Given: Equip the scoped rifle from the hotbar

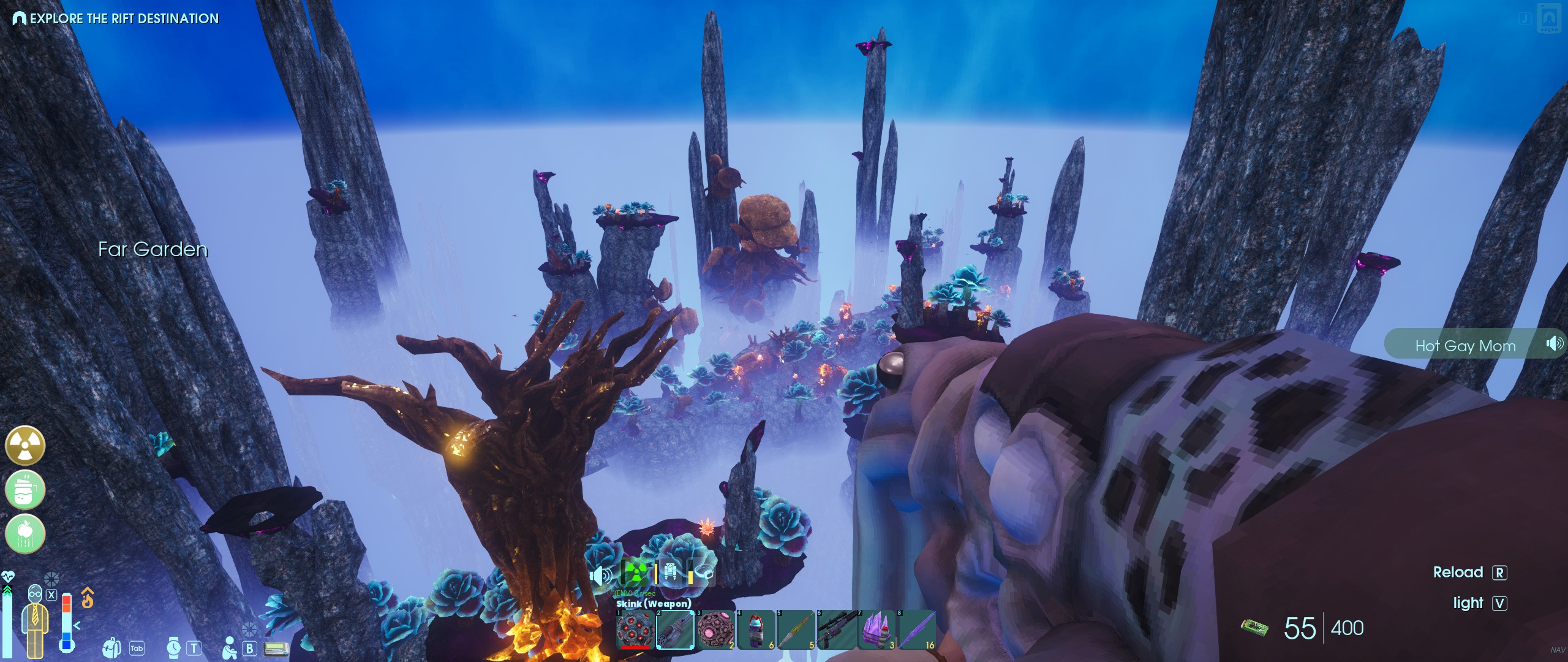Looking at the screenshot, I should pos(836,630).
